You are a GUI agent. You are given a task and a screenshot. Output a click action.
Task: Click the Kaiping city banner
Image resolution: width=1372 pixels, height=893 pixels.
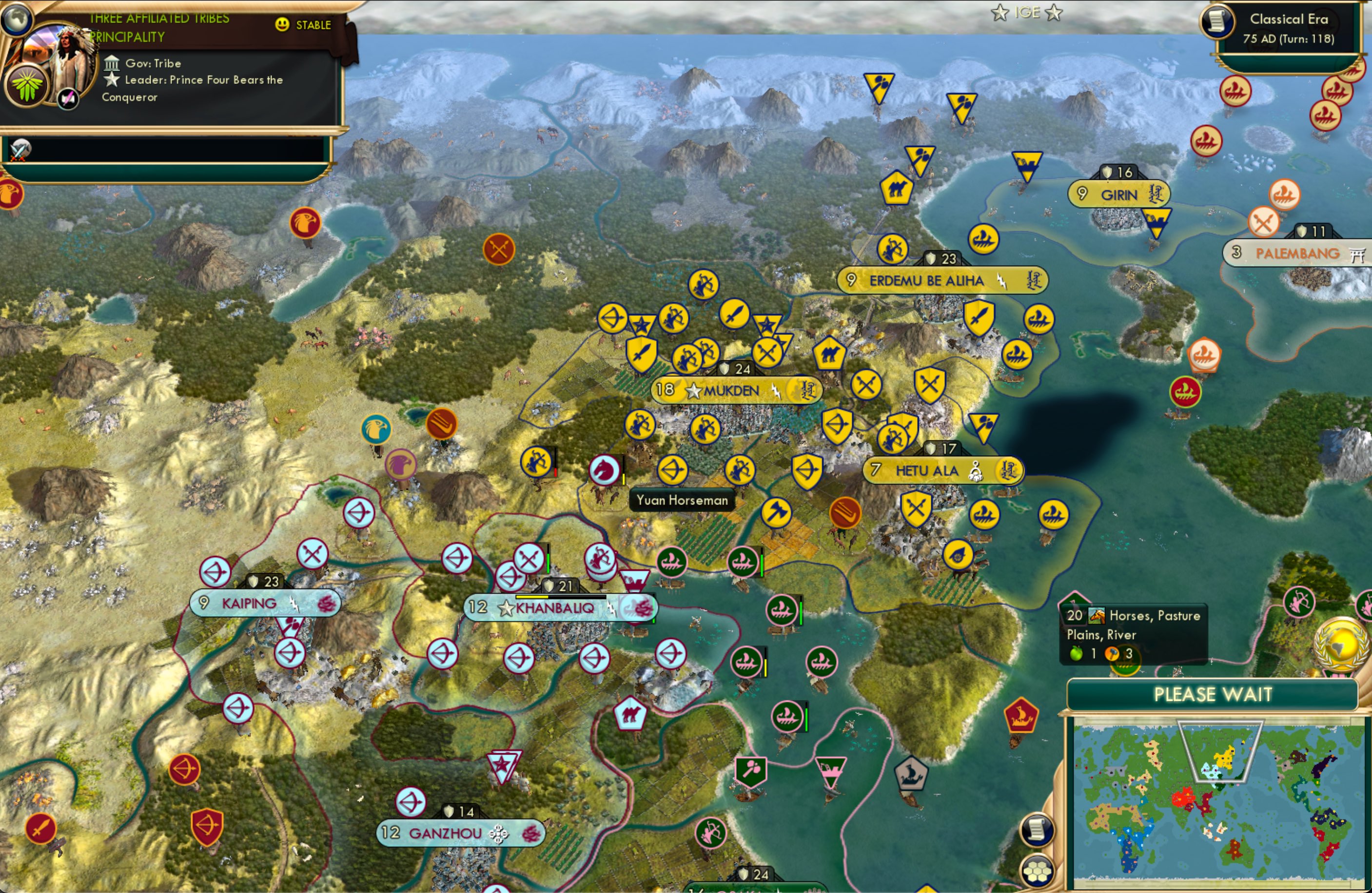tap(264, 603)
